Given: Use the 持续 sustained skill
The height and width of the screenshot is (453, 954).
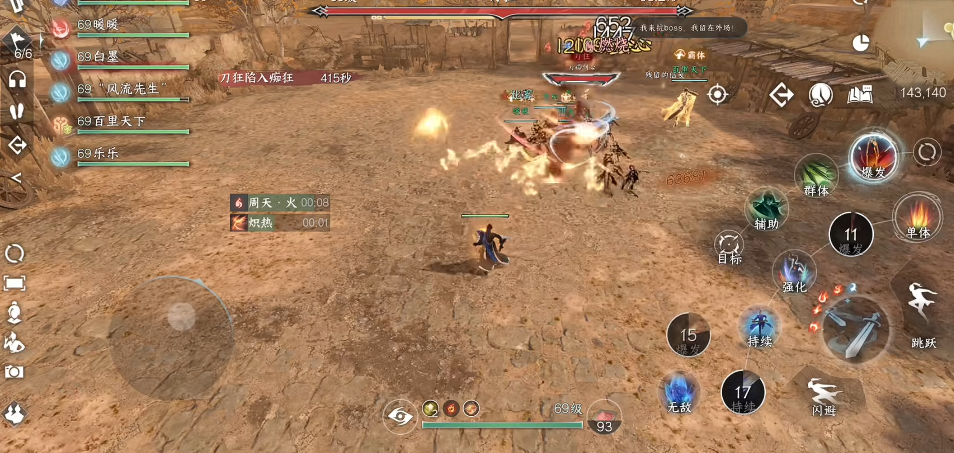Looking at the screenshot, I should pyautogui.click(x=760, y=326).
